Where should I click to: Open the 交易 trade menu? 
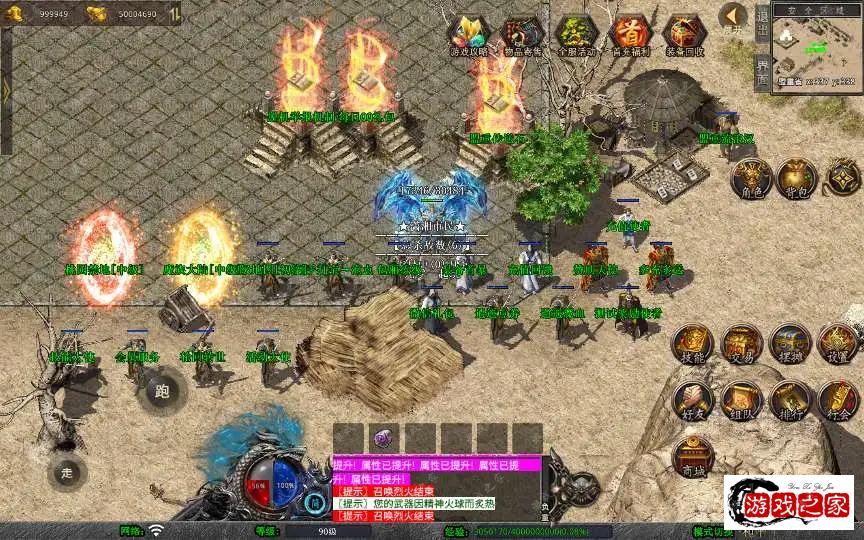[x=742, y=344]
